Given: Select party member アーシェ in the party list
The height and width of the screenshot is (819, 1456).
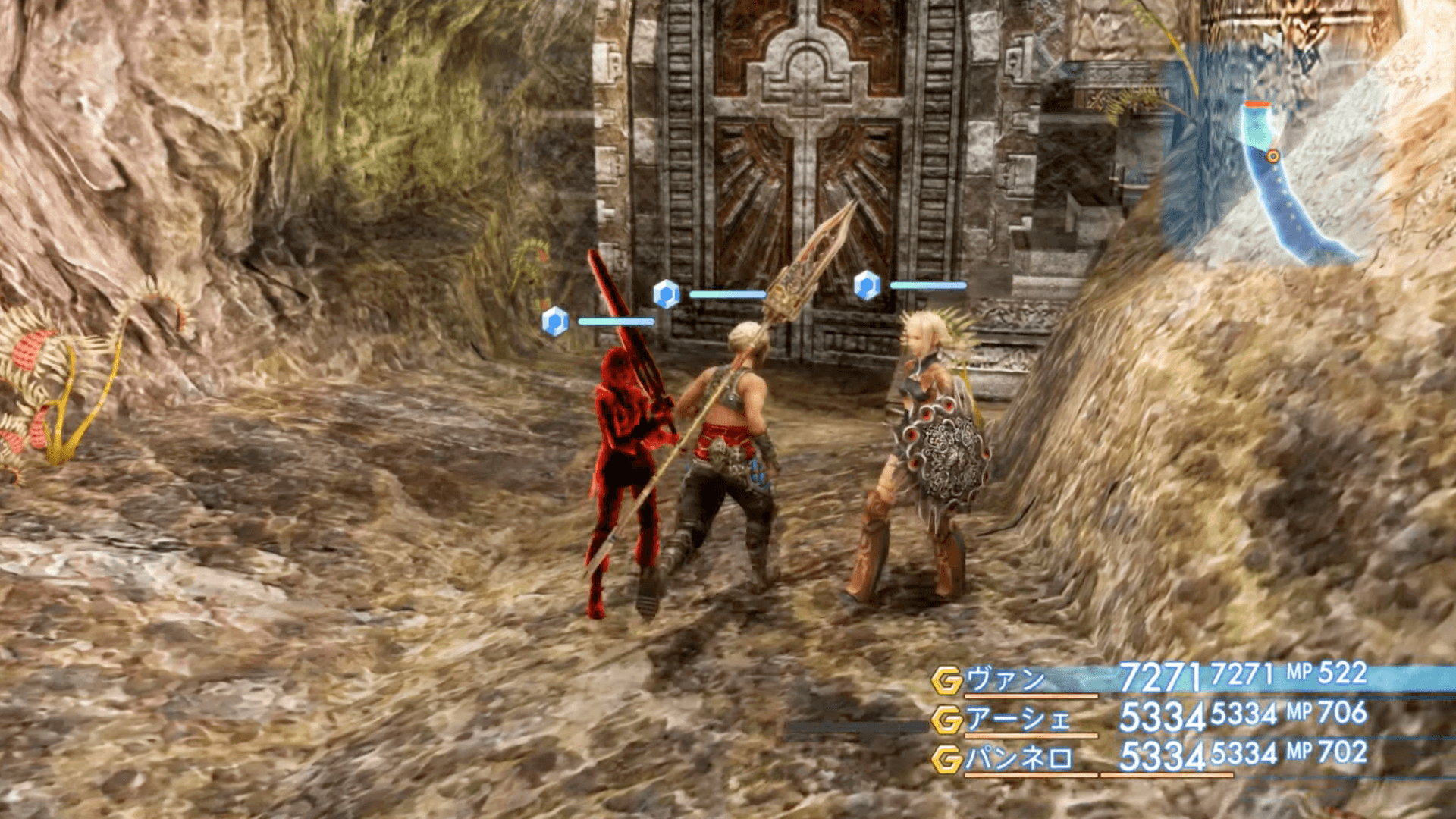Looking at the screenshot, I should tap(1018, 719).
